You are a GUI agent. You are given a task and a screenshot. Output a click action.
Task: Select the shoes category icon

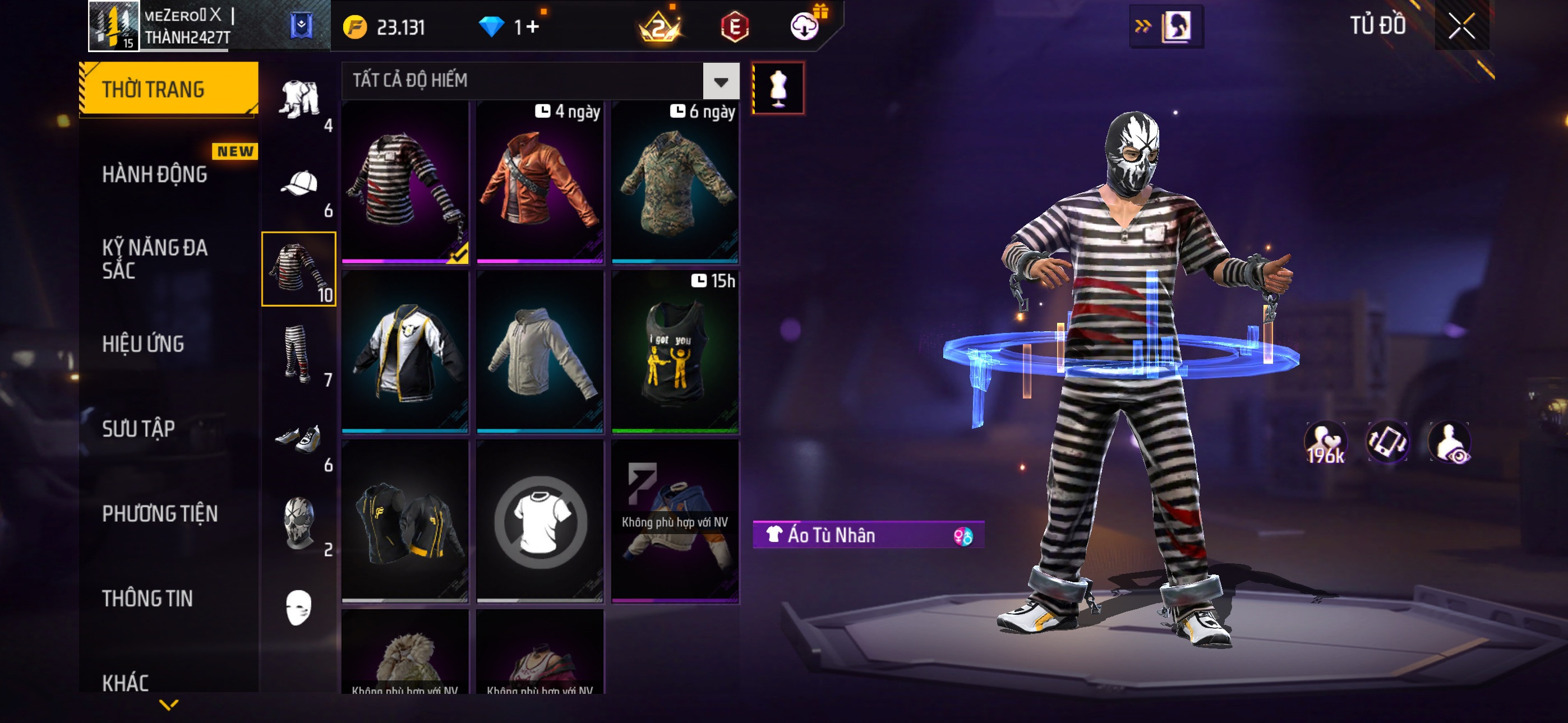click(298, 439)
